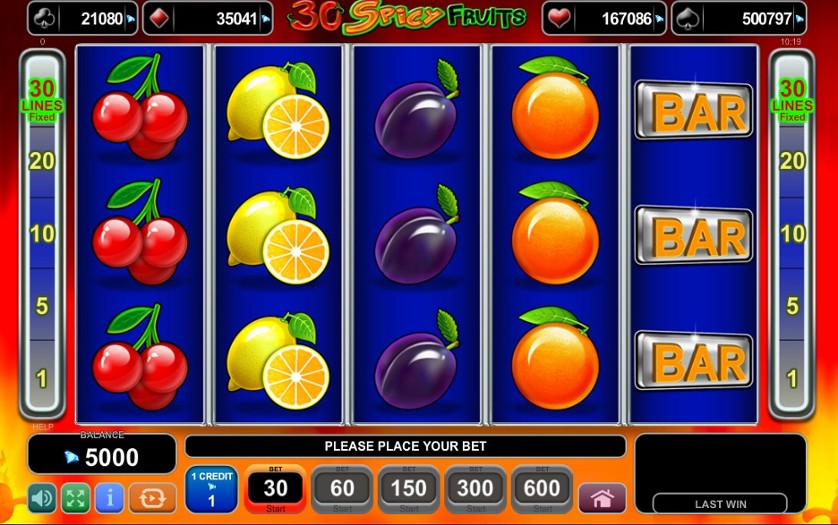Go to lobby with the house icon
This screenshot has width=838, height=525.
pyautogui.click(x=602, y=498)
